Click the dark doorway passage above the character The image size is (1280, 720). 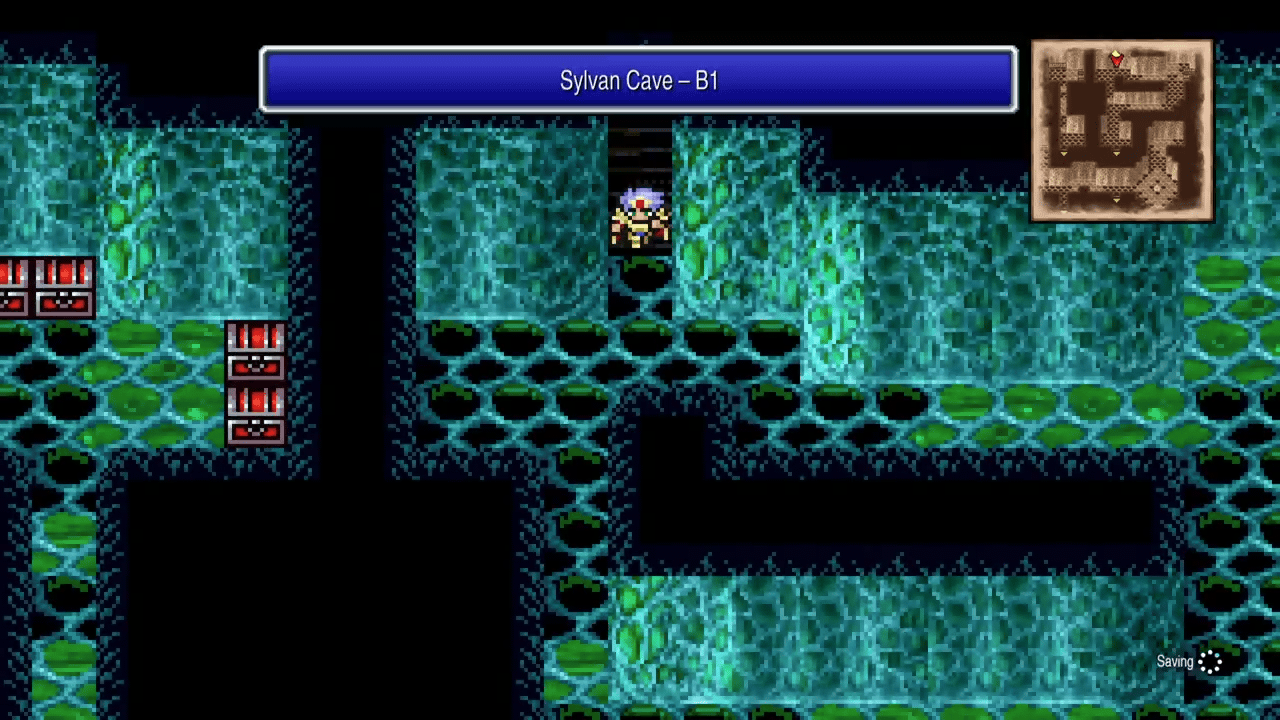tap(640, 150)
